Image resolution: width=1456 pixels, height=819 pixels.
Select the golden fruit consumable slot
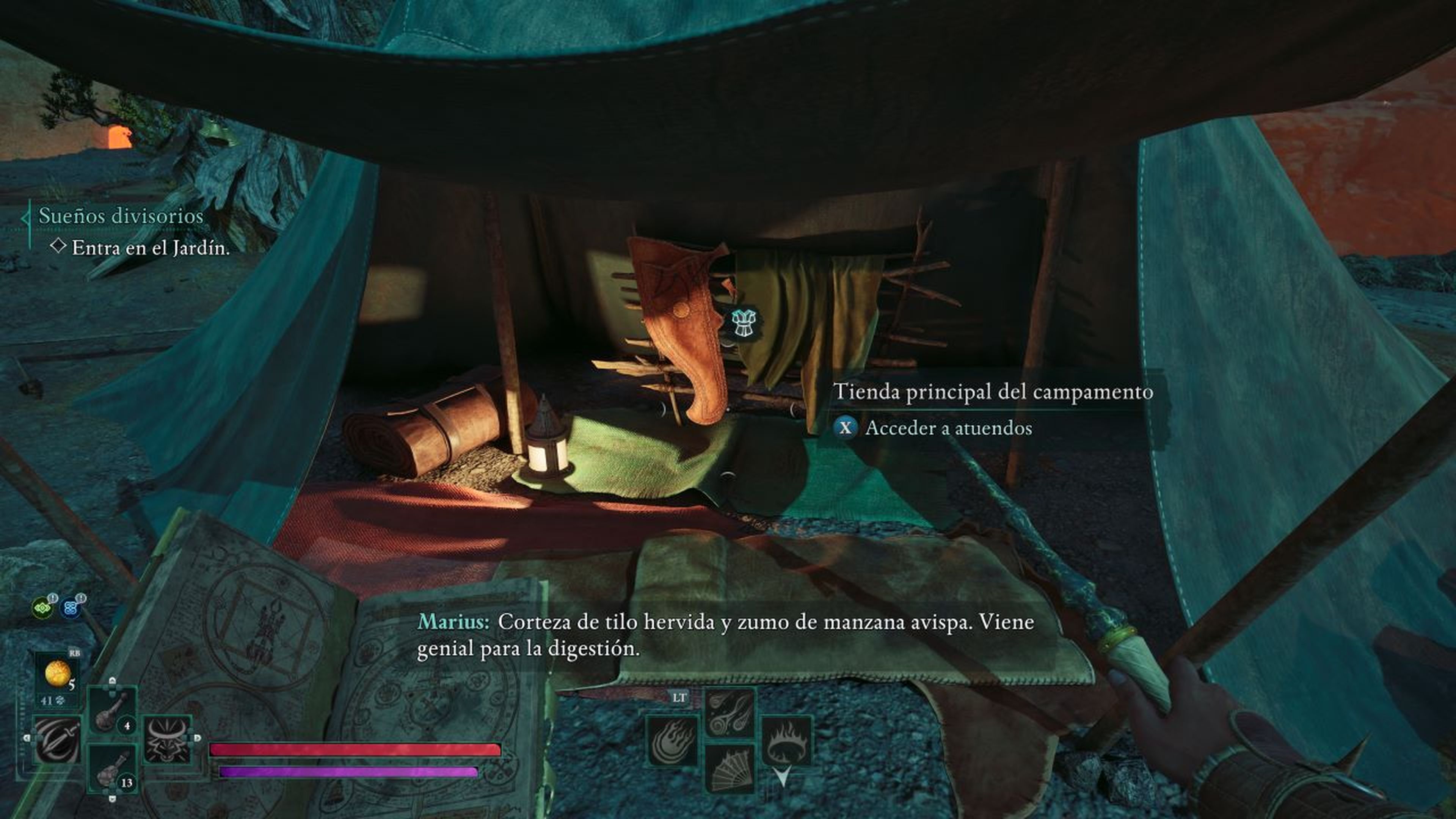coord(58,674)
